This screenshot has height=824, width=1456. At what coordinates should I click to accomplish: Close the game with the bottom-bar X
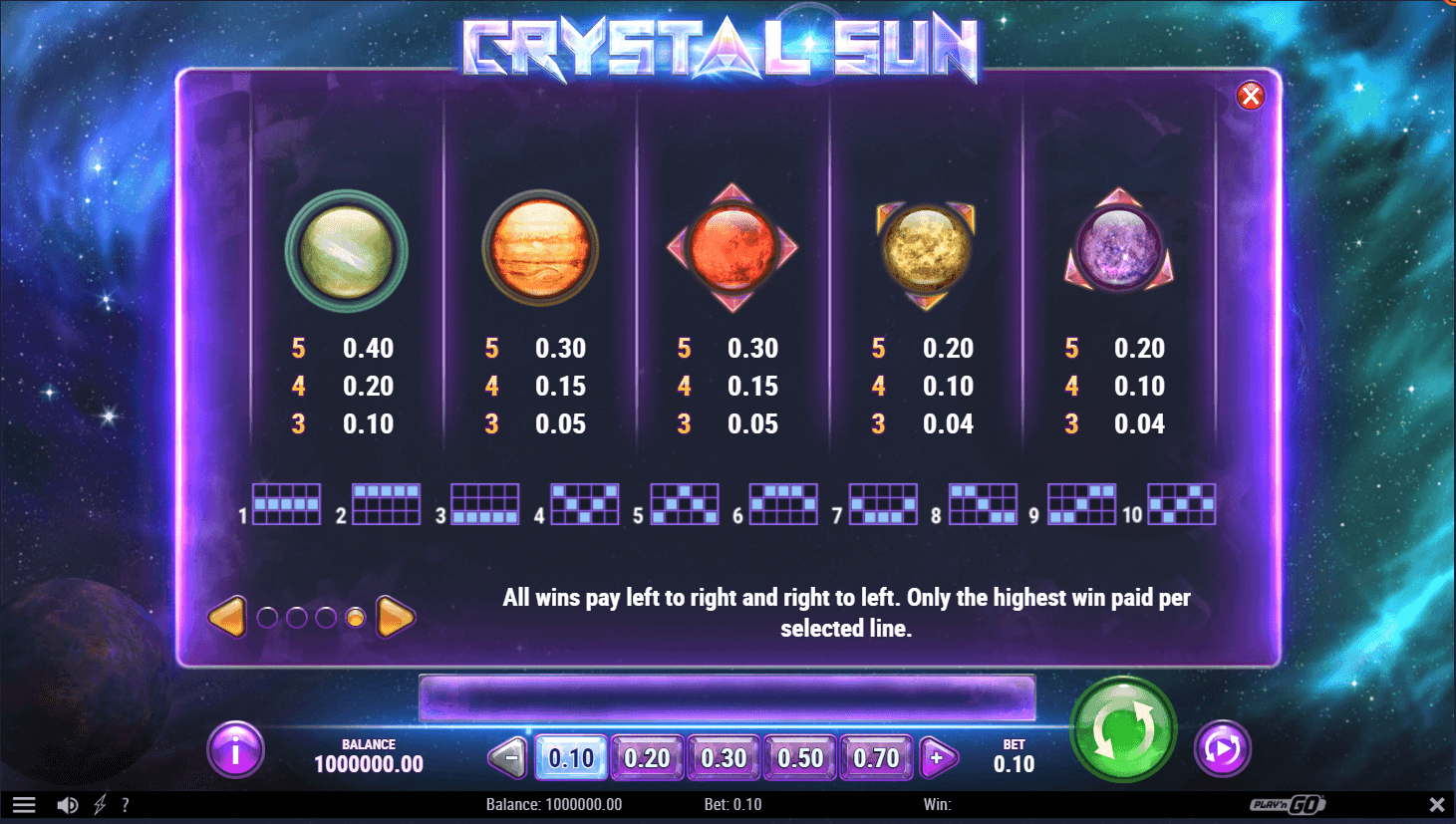(1436, 804)
